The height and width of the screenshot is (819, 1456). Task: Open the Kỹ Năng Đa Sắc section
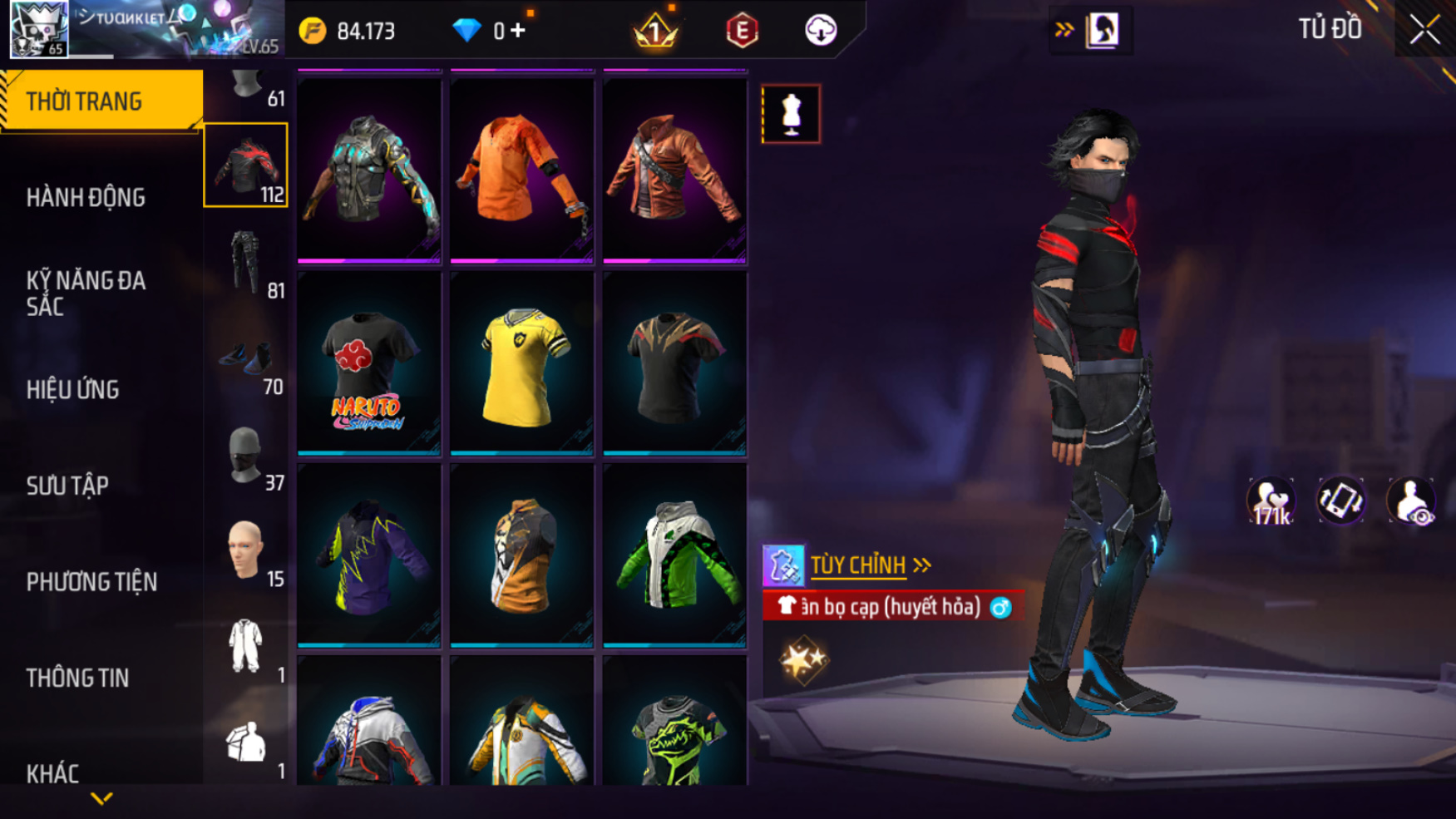[86, 294]
